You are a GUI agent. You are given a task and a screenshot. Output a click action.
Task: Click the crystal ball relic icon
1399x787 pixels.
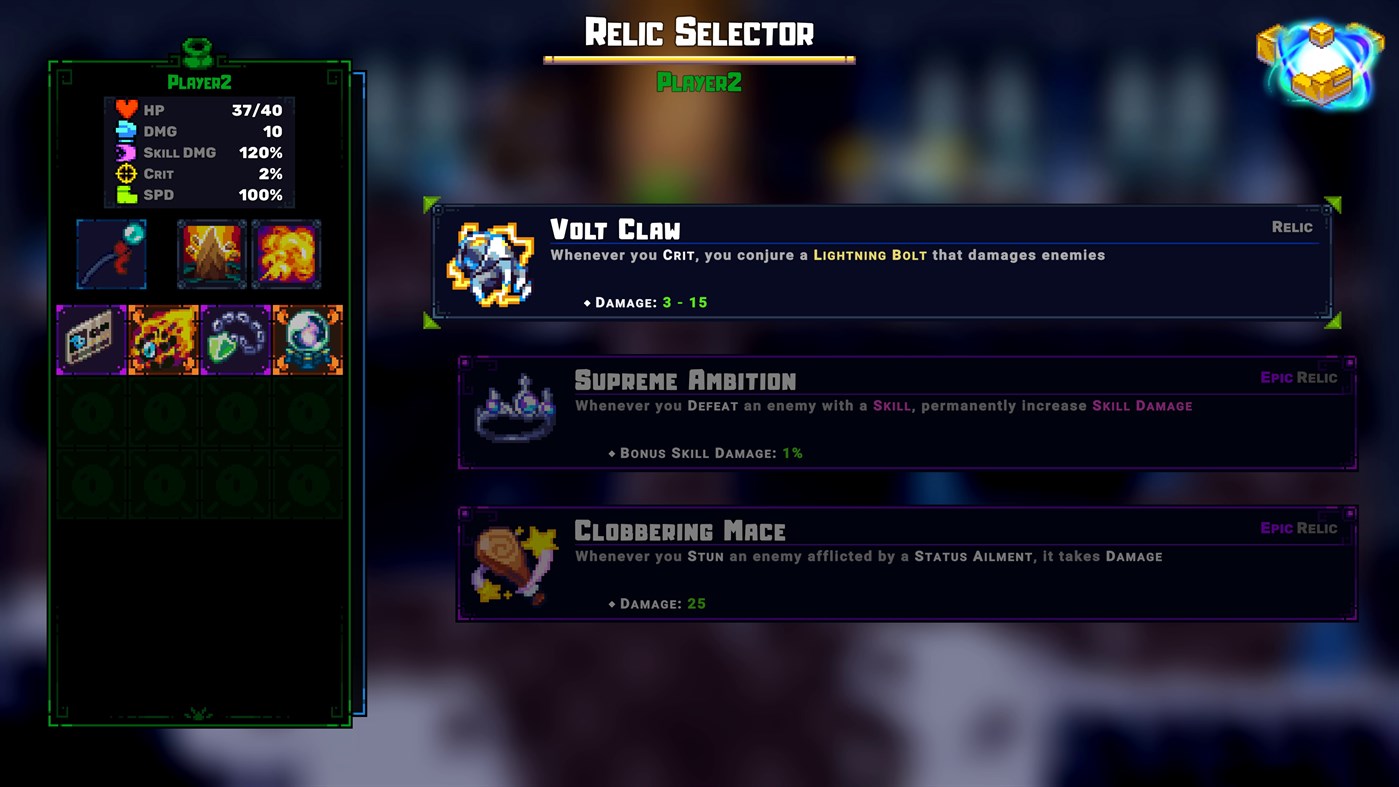(307, 339)
